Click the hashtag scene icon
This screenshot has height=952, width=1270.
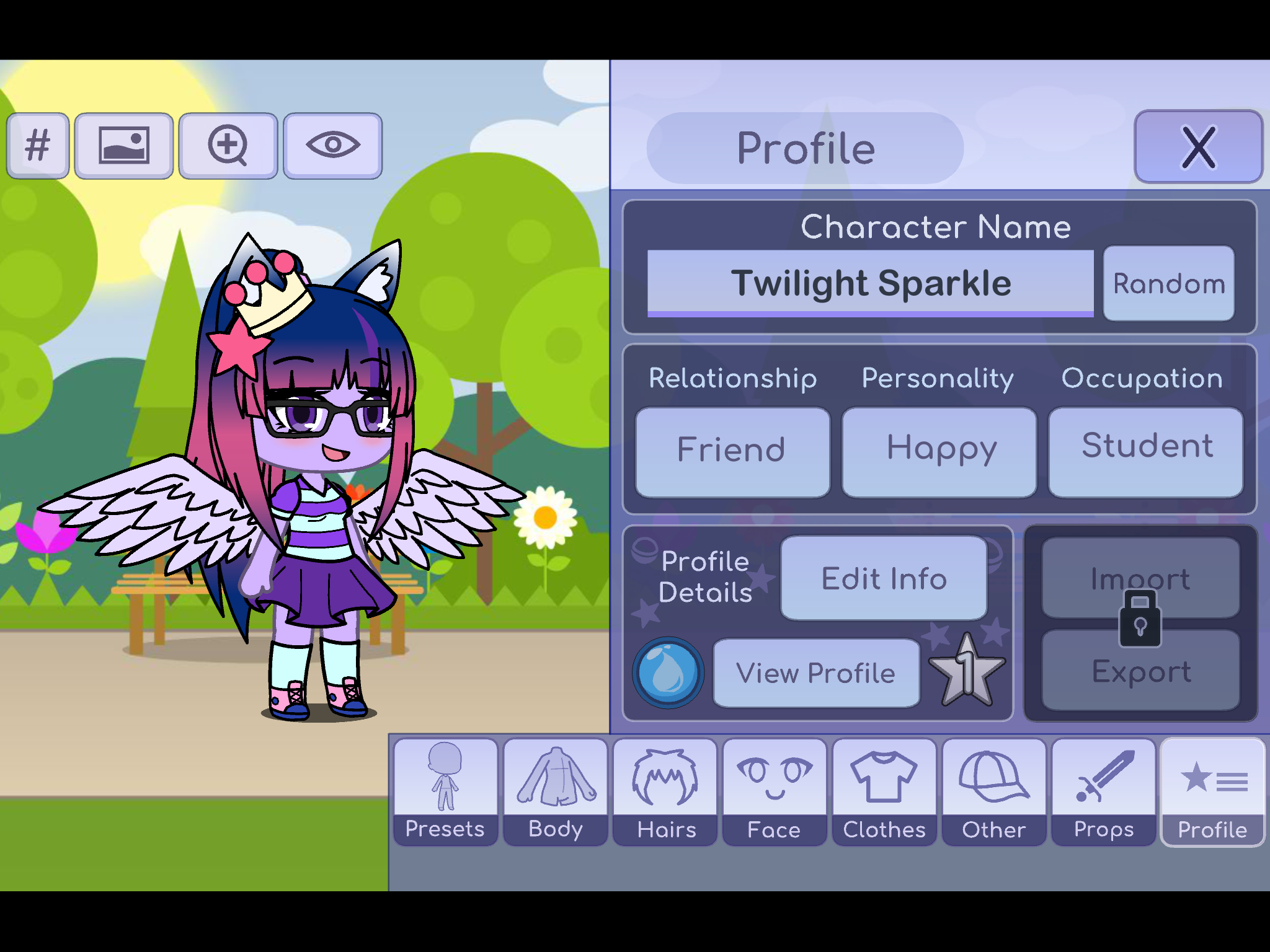tap(38, 144)
